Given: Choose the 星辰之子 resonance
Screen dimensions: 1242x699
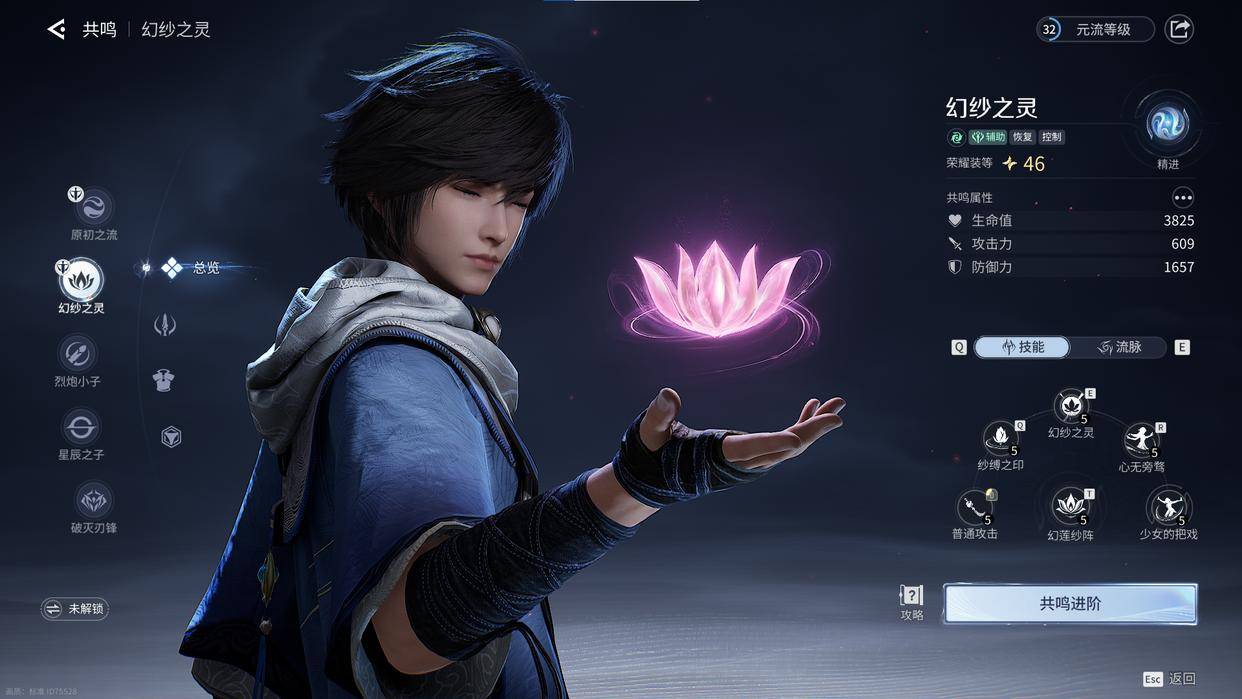Looking at the screenshot, I should coord(80,427).
